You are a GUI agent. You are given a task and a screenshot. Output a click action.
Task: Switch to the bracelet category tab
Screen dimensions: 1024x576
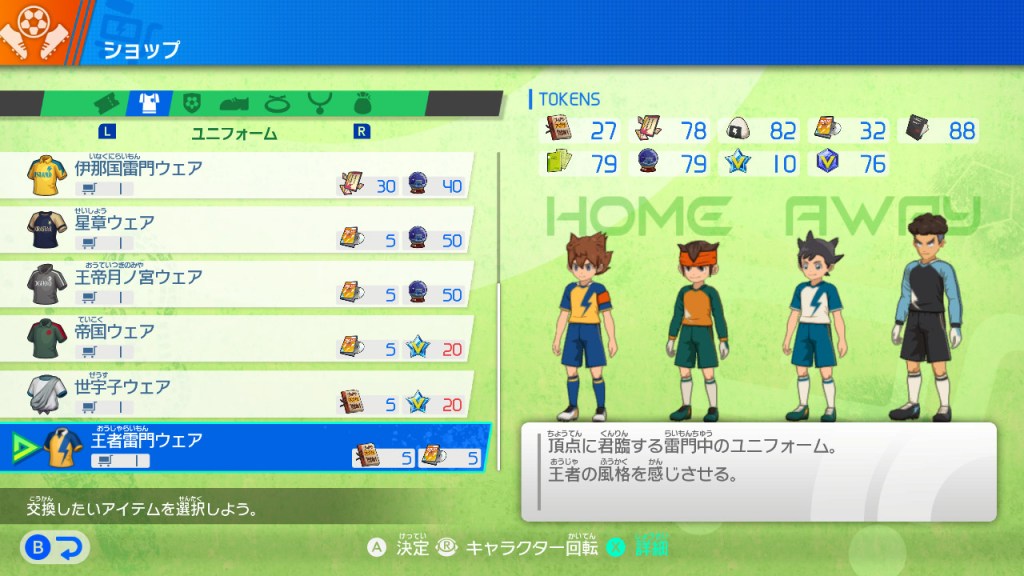pyautogui.click(x=277, y=103)
